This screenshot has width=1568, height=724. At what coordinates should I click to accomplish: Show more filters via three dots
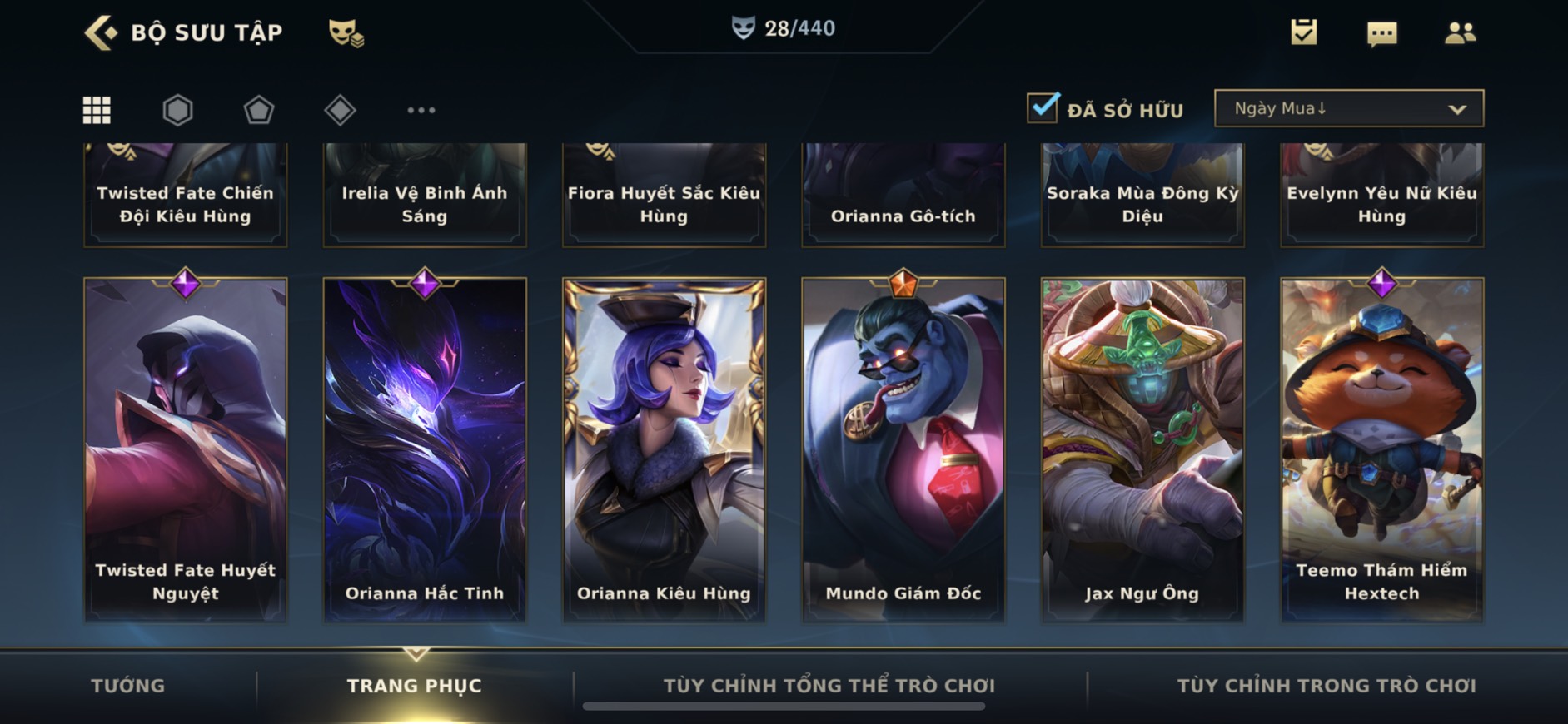pyautogui.click(x=421, y=110)
